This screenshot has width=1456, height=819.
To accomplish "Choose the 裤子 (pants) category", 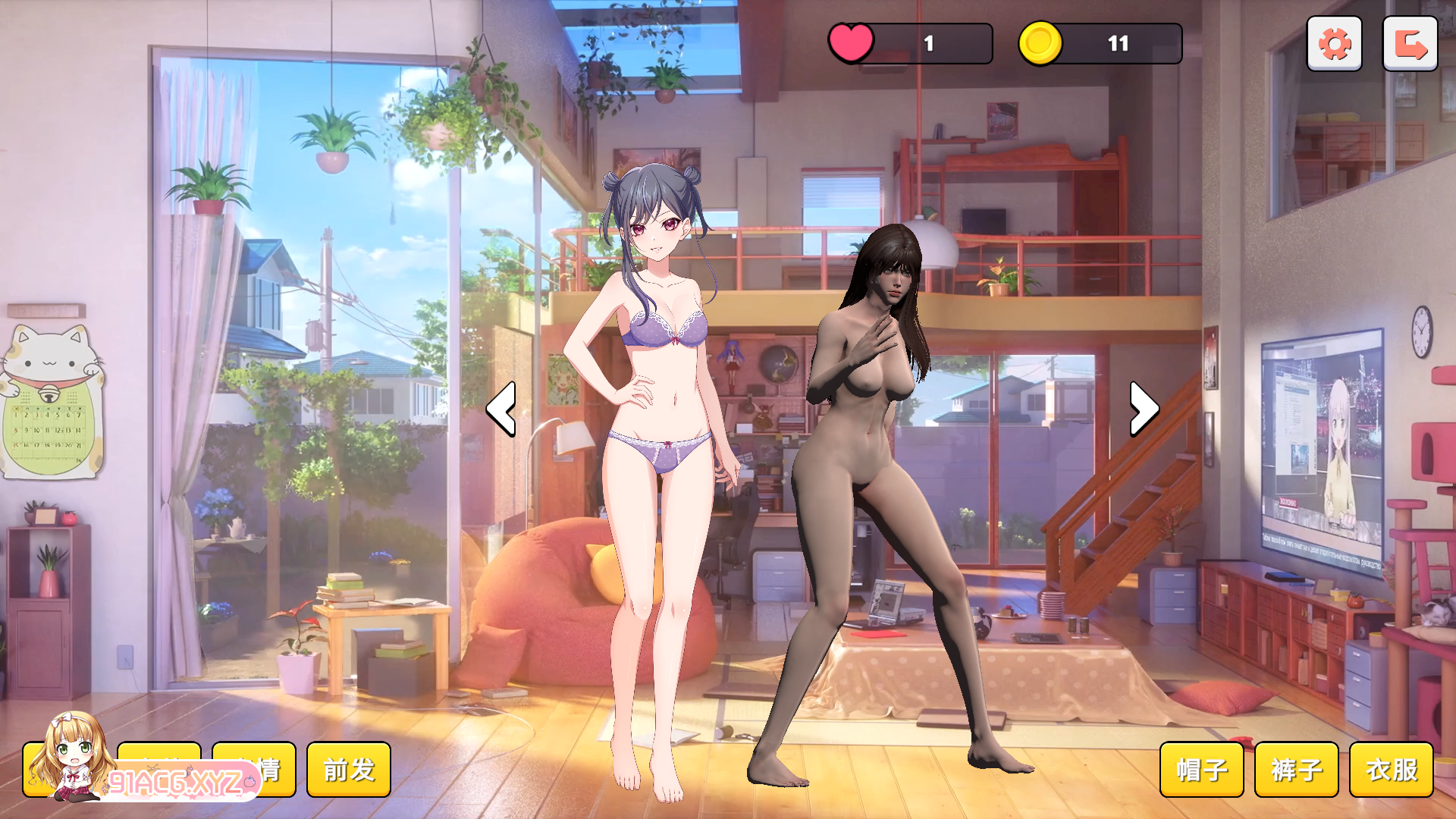I will click(1297, 770).
